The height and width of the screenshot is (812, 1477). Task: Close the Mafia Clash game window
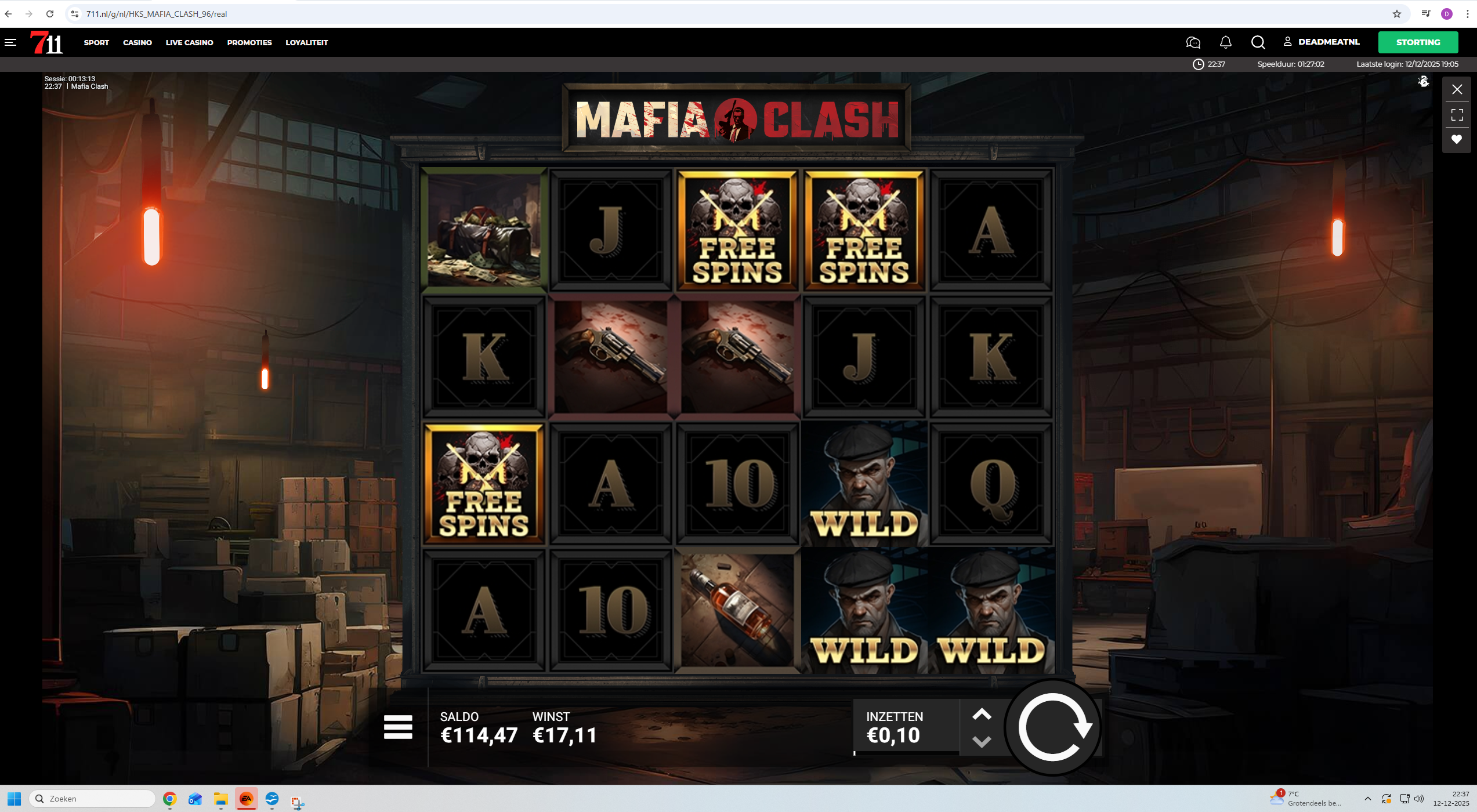1457,89
